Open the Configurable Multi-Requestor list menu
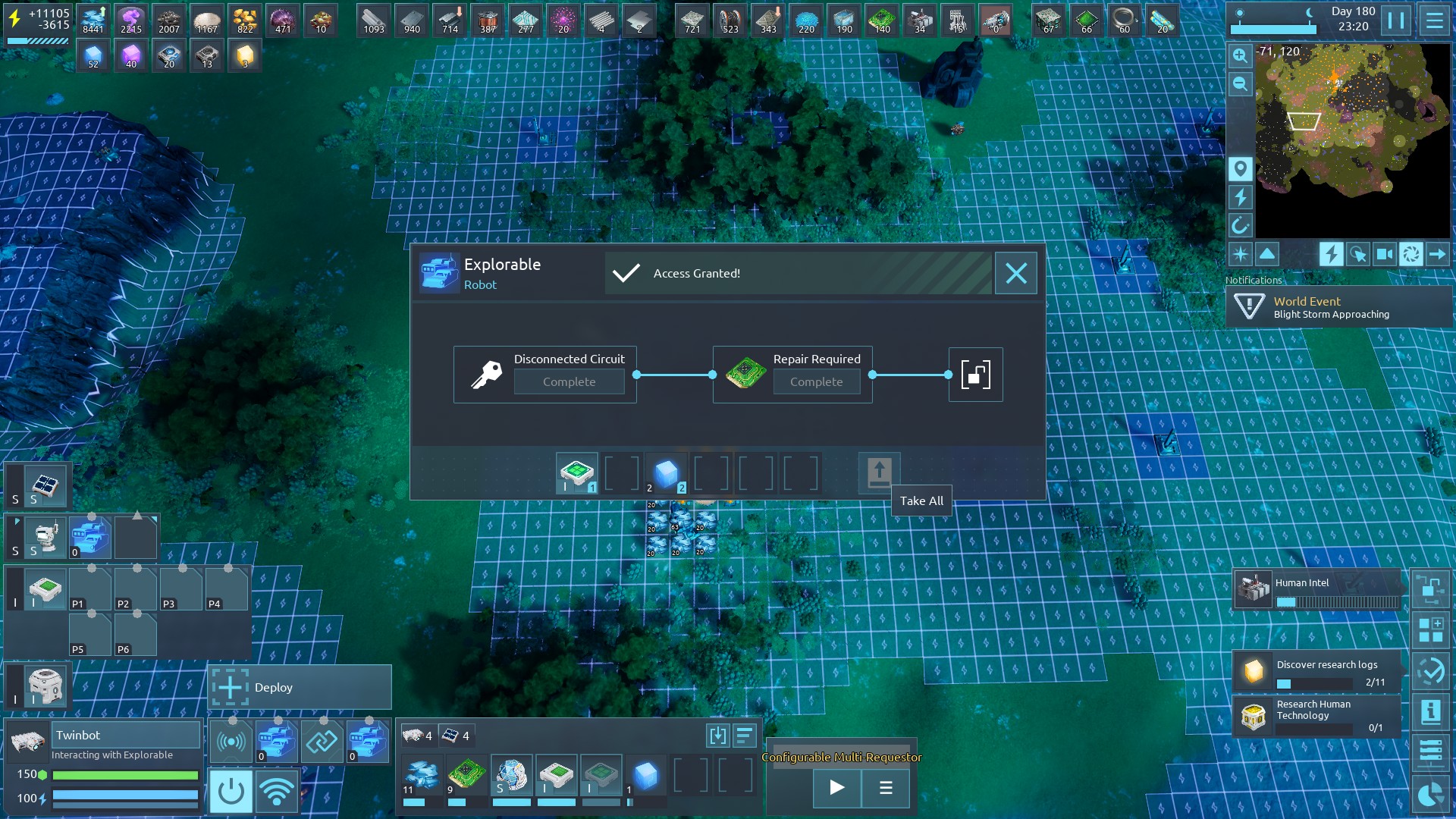 pyautogui.click(x=885, y=788)
